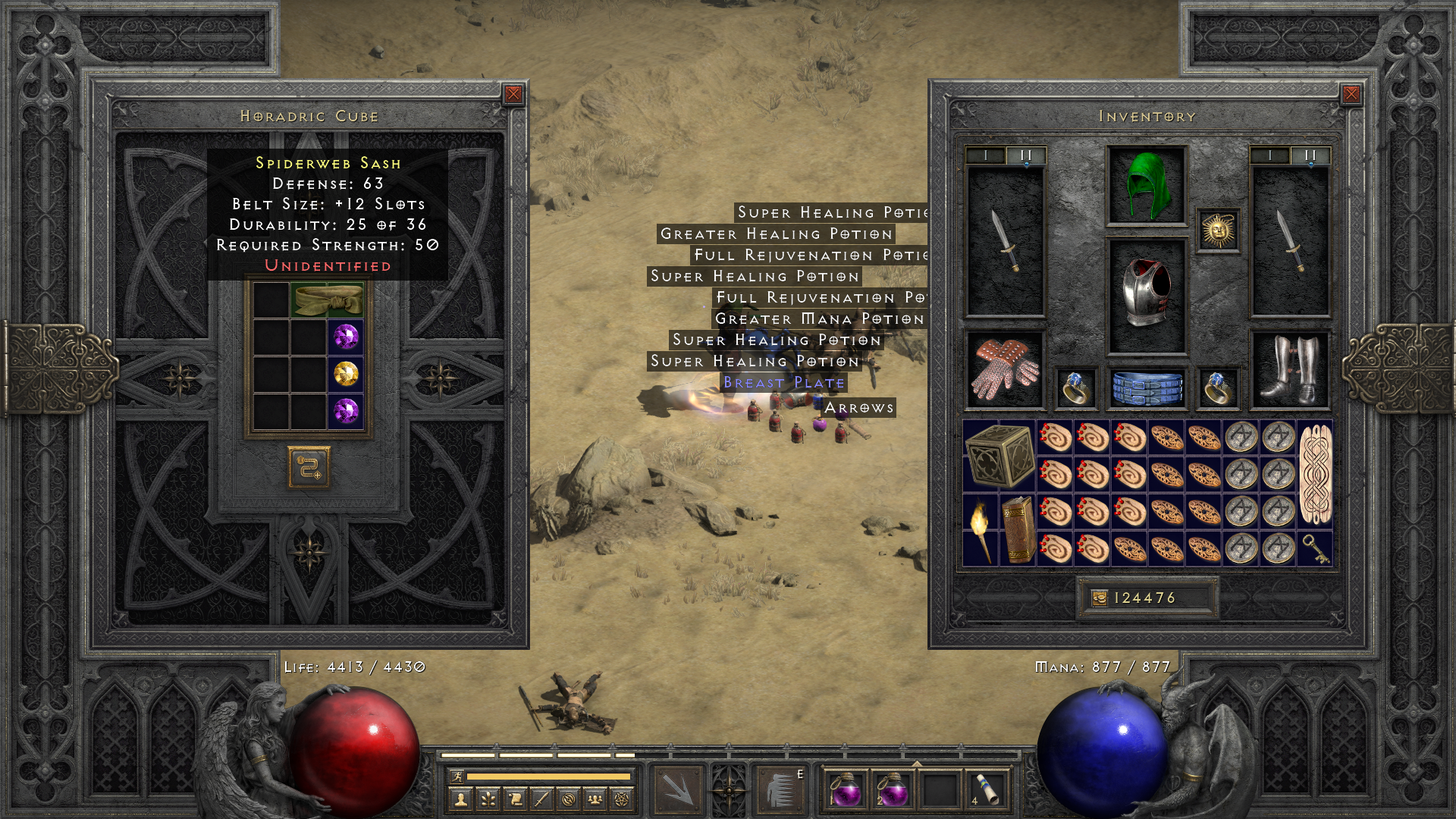Use the scroll in belt slot 4

[x=987, y=789]
